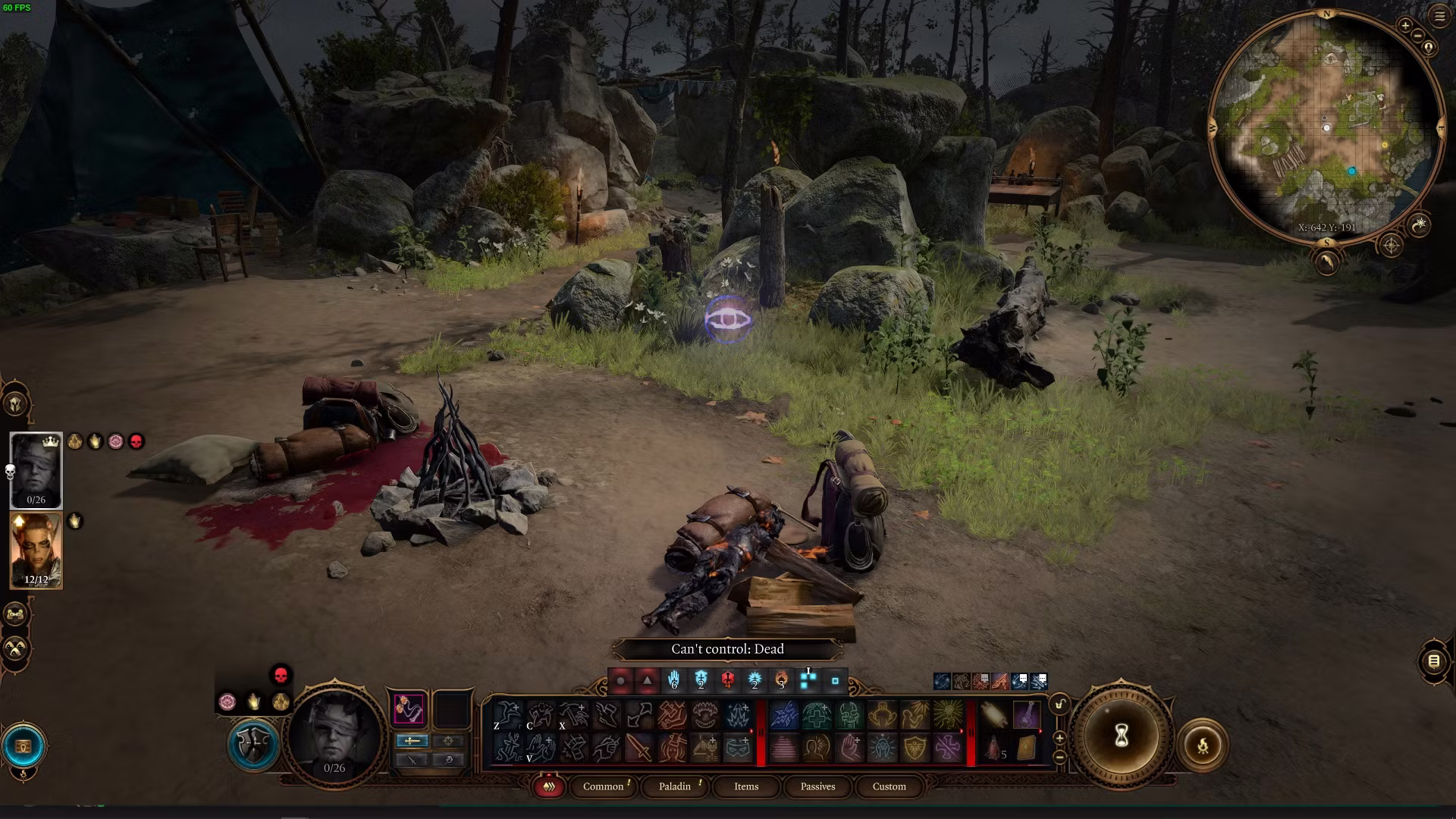Zoom out on the minimap
The width and height of the screenshot is (1456, 819).
(1418, 36)
